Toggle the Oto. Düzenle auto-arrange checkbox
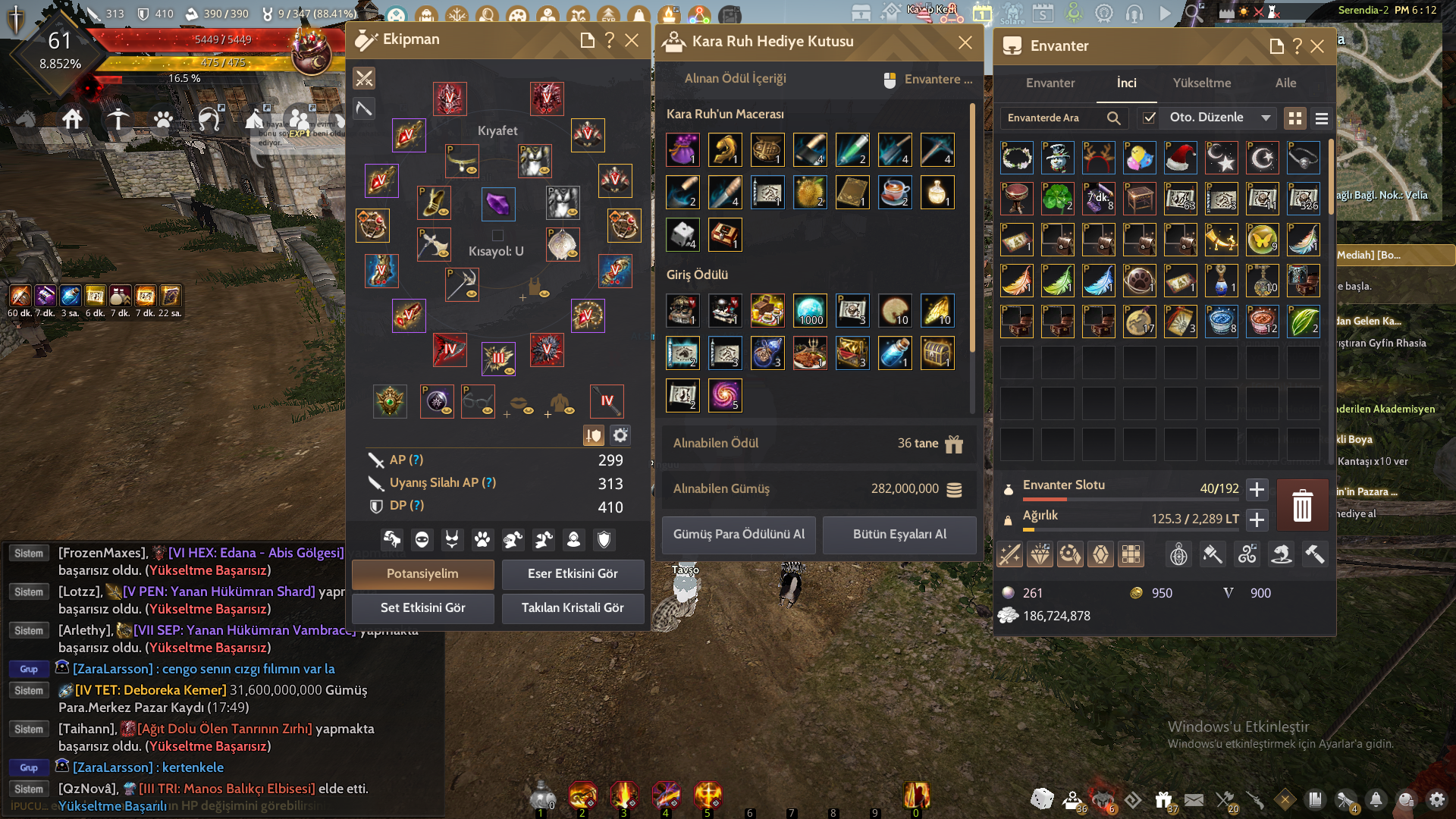 click(x=1150, y=118)
